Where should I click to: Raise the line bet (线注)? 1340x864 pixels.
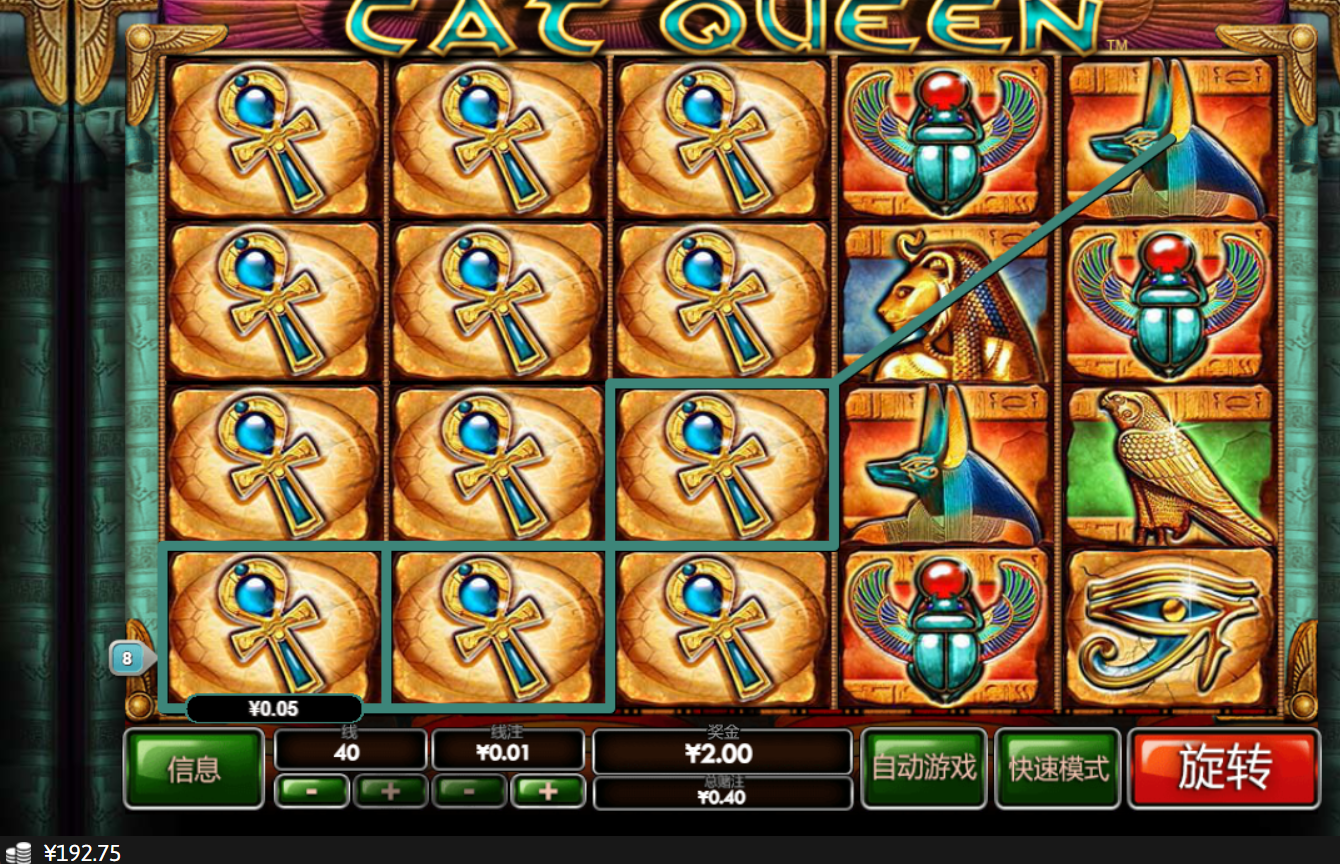click(x=547, y=791)
